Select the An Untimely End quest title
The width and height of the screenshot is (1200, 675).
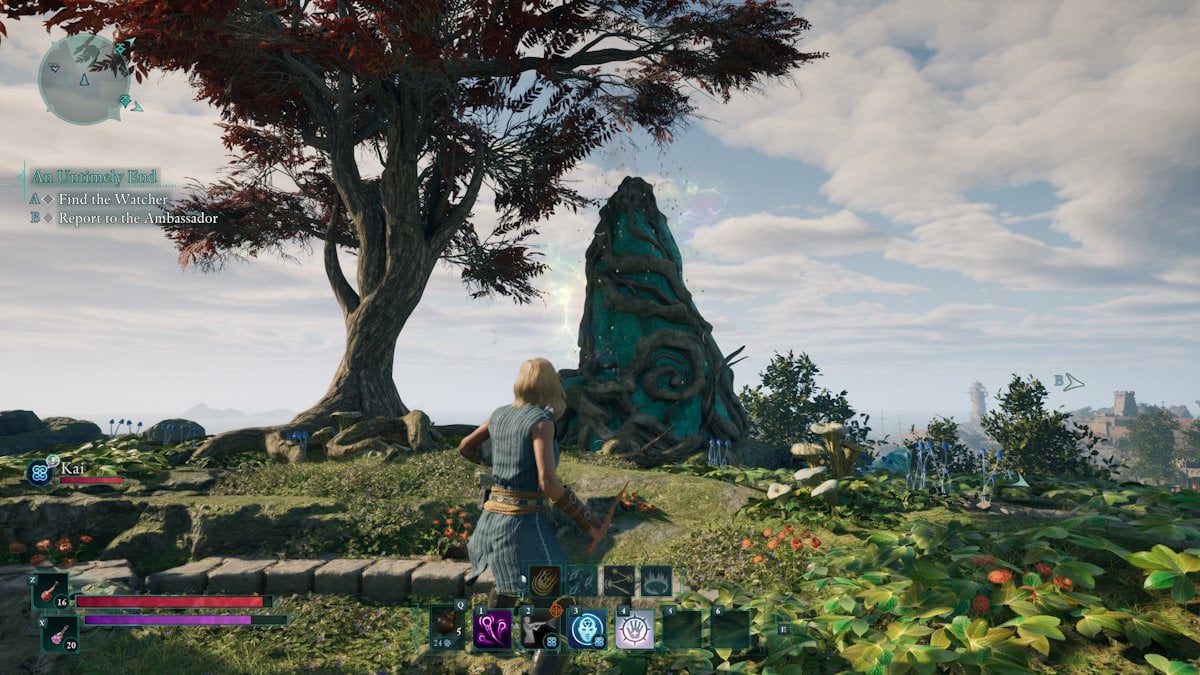[x=94, y=177]
